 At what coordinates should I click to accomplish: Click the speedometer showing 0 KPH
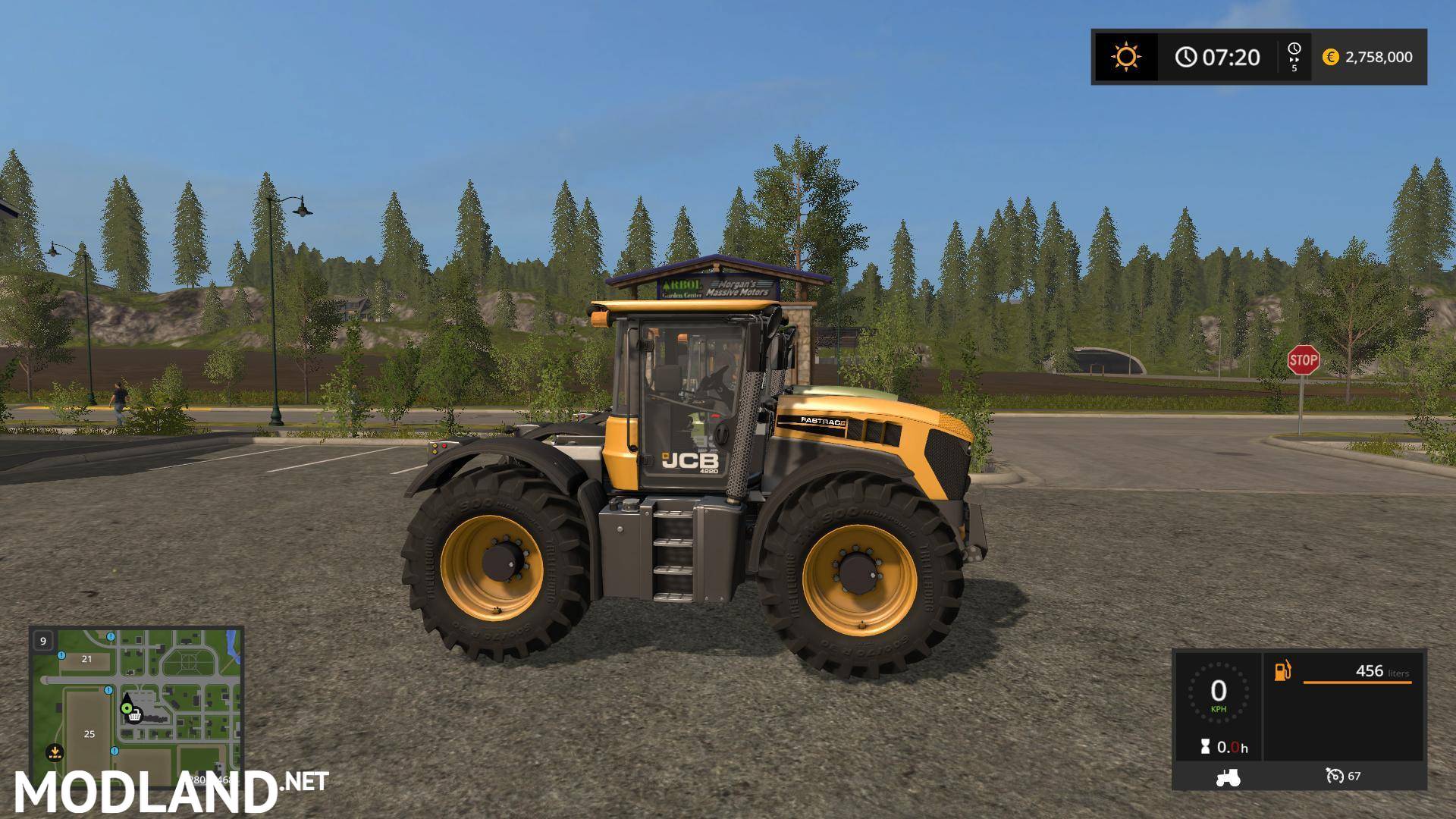[x=1218, y=692]
